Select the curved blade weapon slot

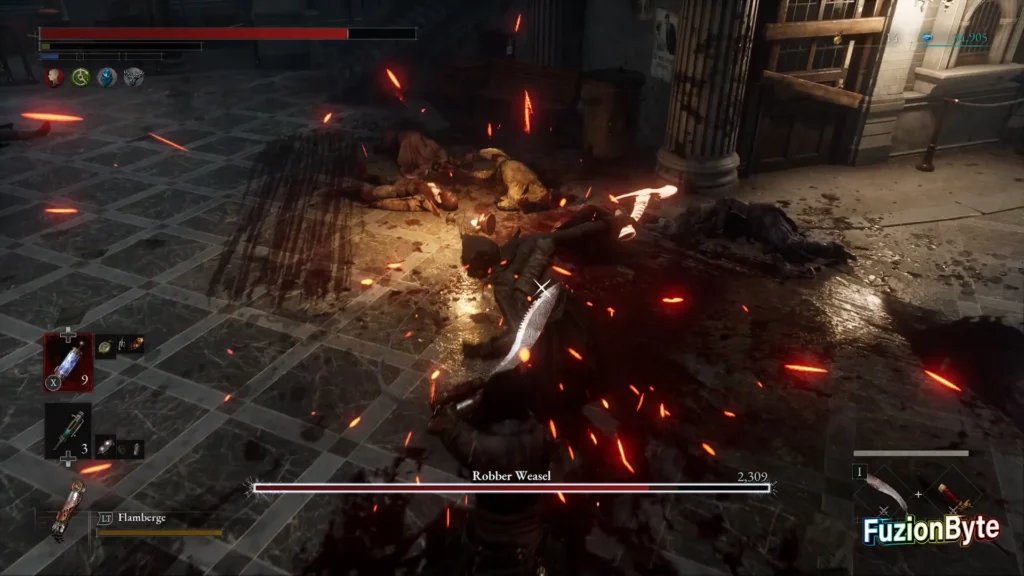pos(888,493)
